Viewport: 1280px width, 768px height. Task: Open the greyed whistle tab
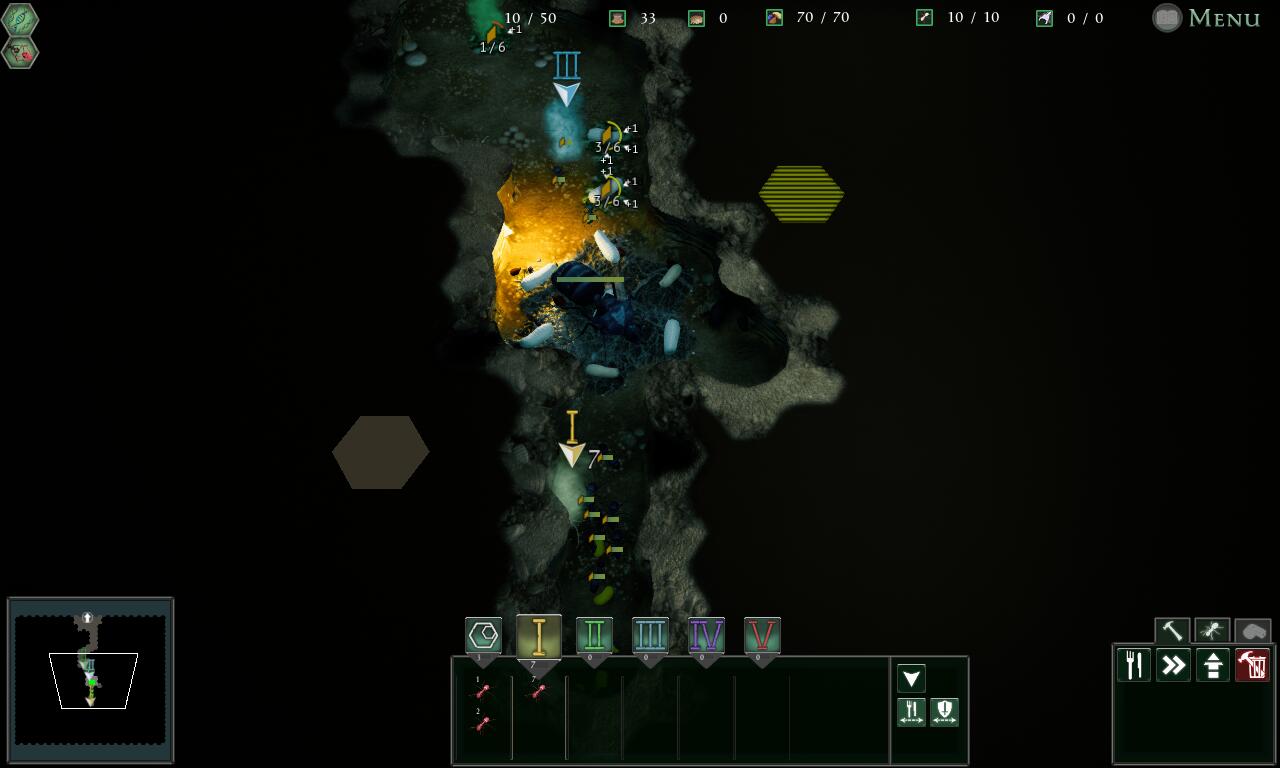pos(1252,631)
